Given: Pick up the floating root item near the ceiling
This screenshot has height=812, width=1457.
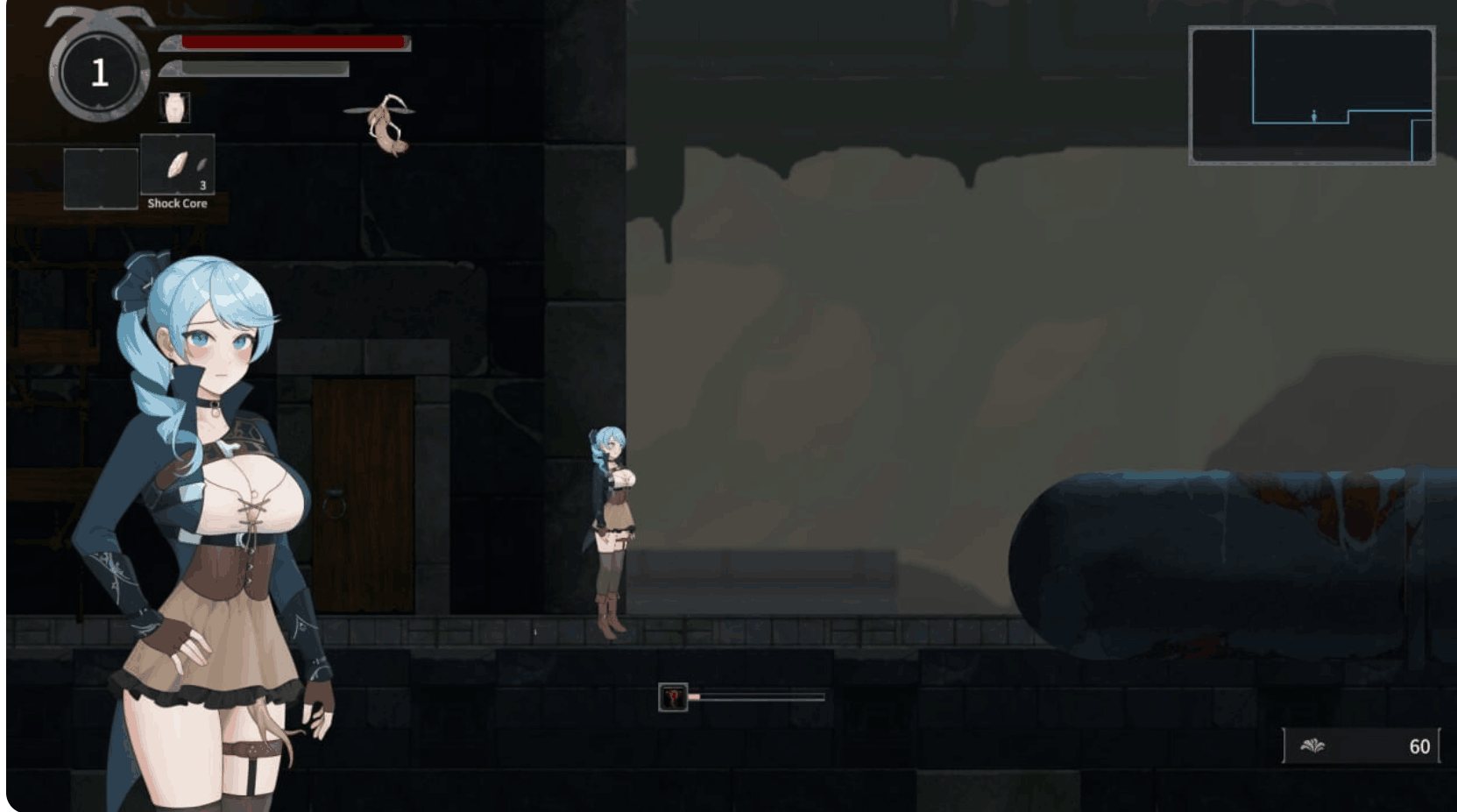Looking at the screenshot, I should pos(385,123).
